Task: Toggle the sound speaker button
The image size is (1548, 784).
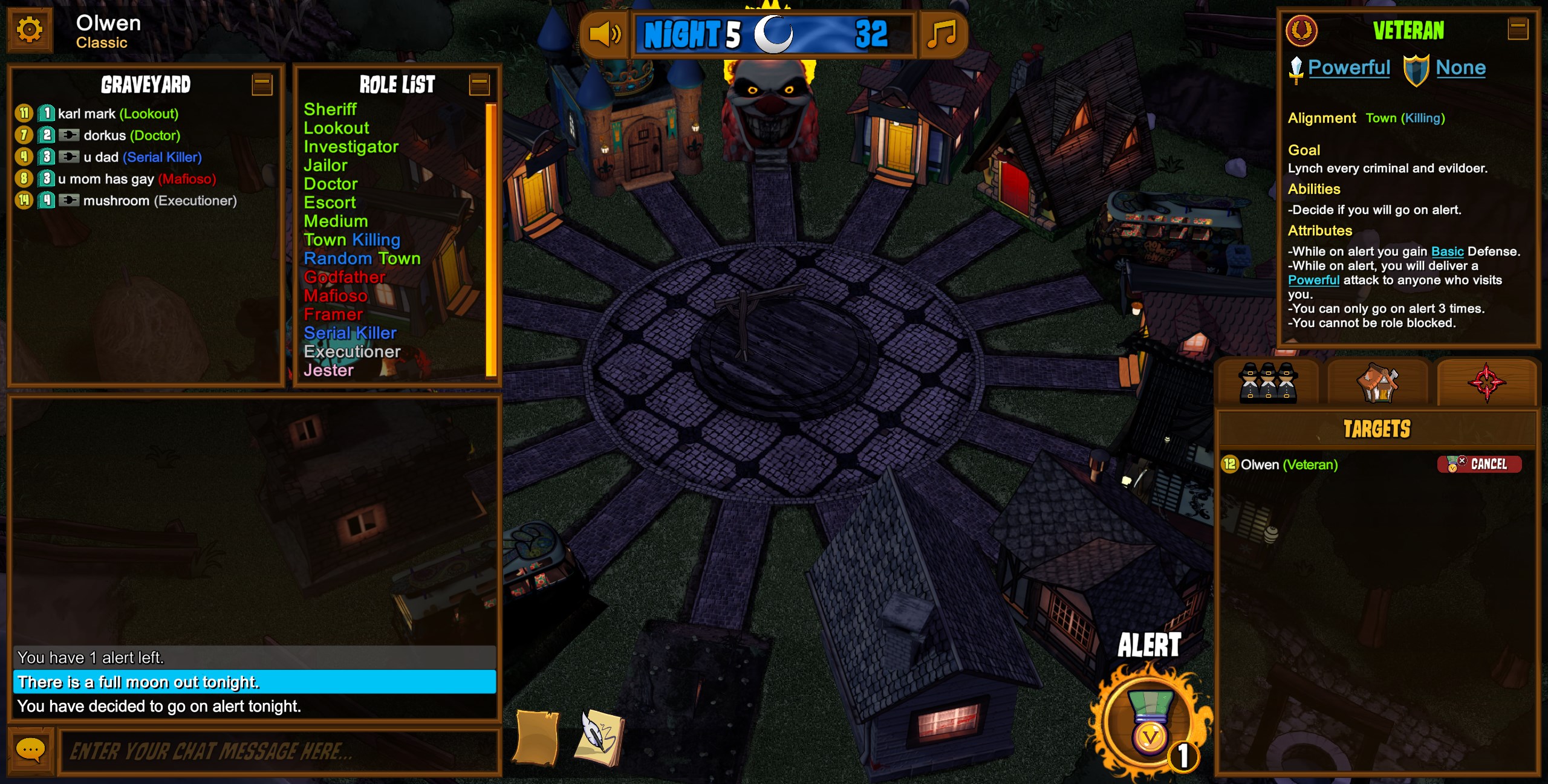Action: tap(604, 34)
